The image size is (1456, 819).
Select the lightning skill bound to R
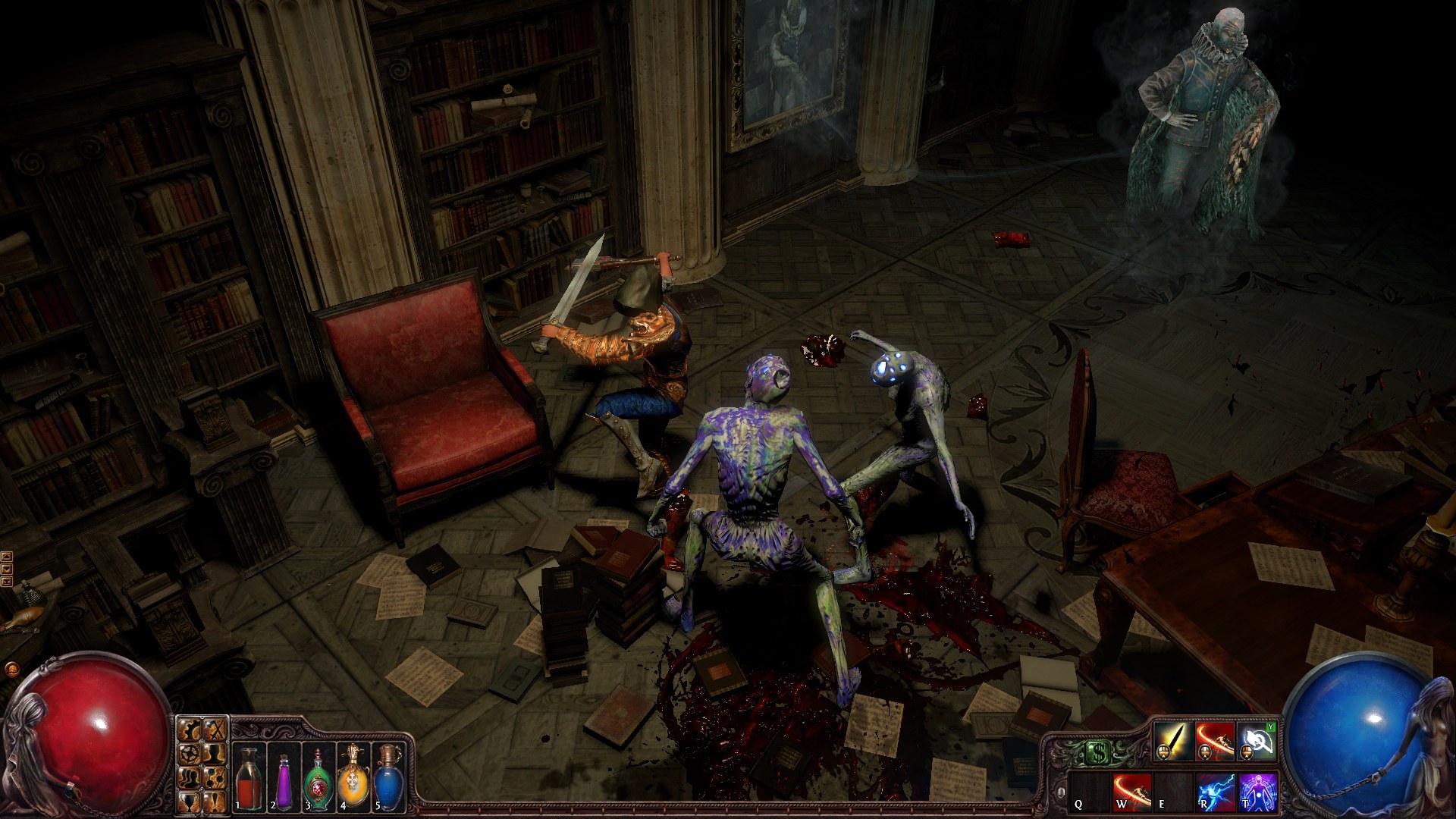1215,792
